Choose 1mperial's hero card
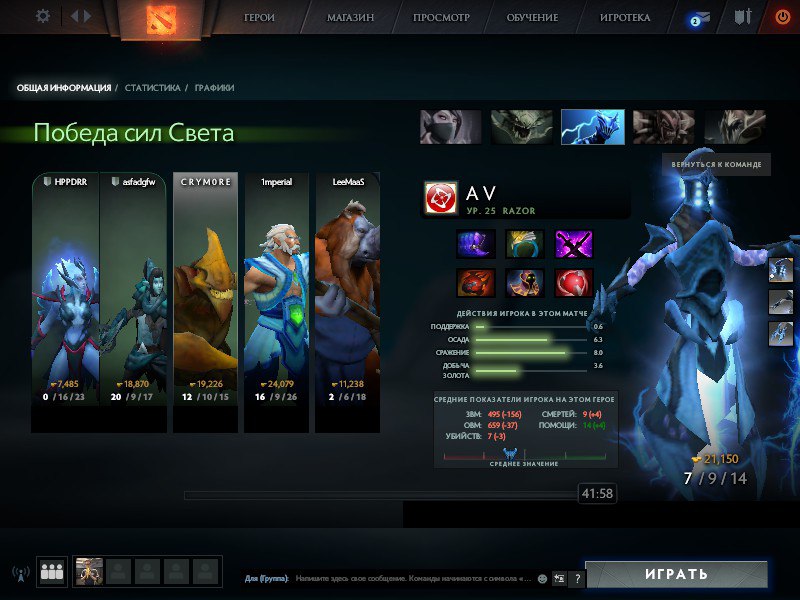Screen dimensions: 800x600 pyautogui.click(x=277, y=302)
